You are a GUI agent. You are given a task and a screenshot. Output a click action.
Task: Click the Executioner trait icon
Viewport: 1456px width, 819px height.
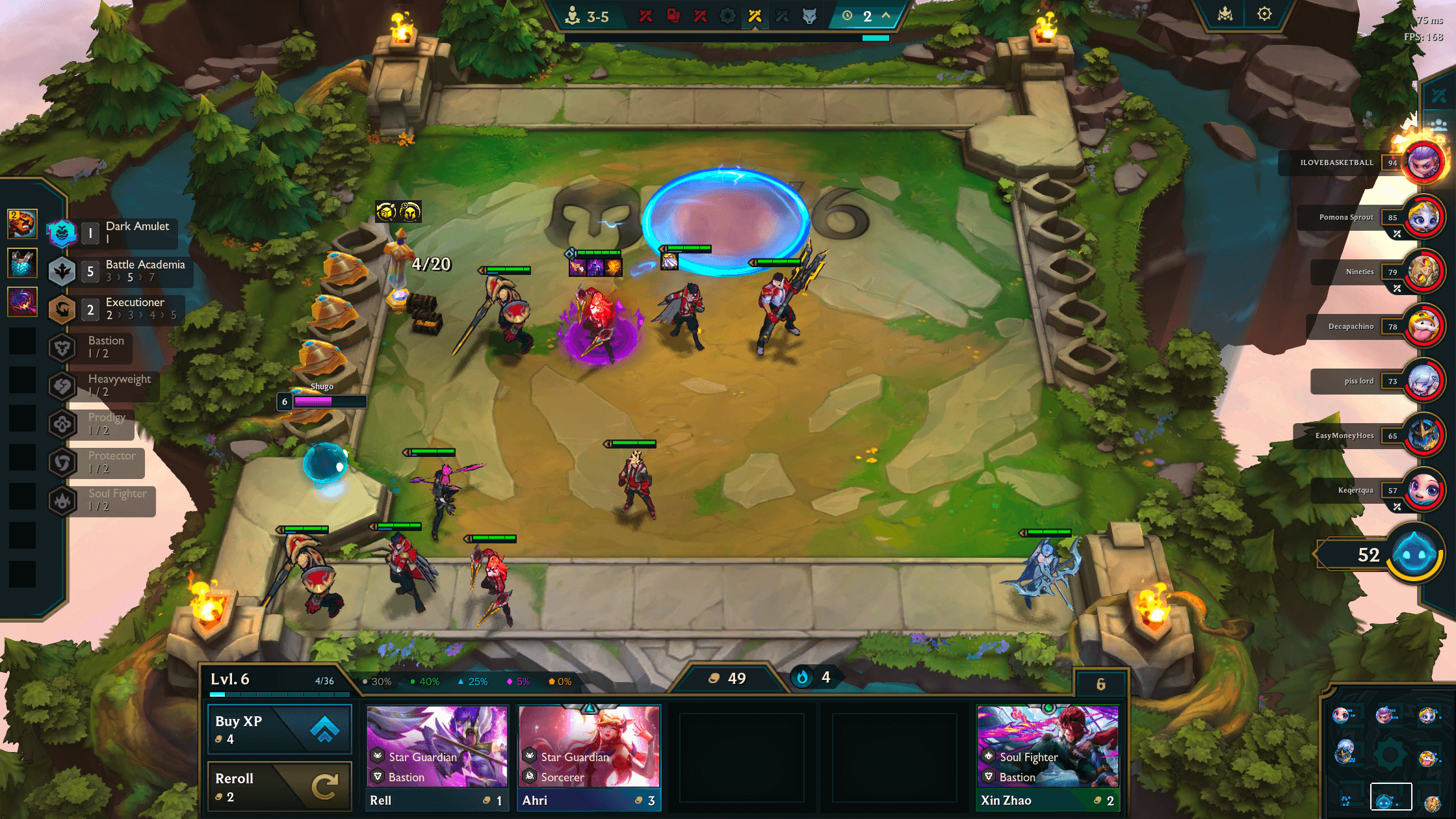tap(61, 310)
